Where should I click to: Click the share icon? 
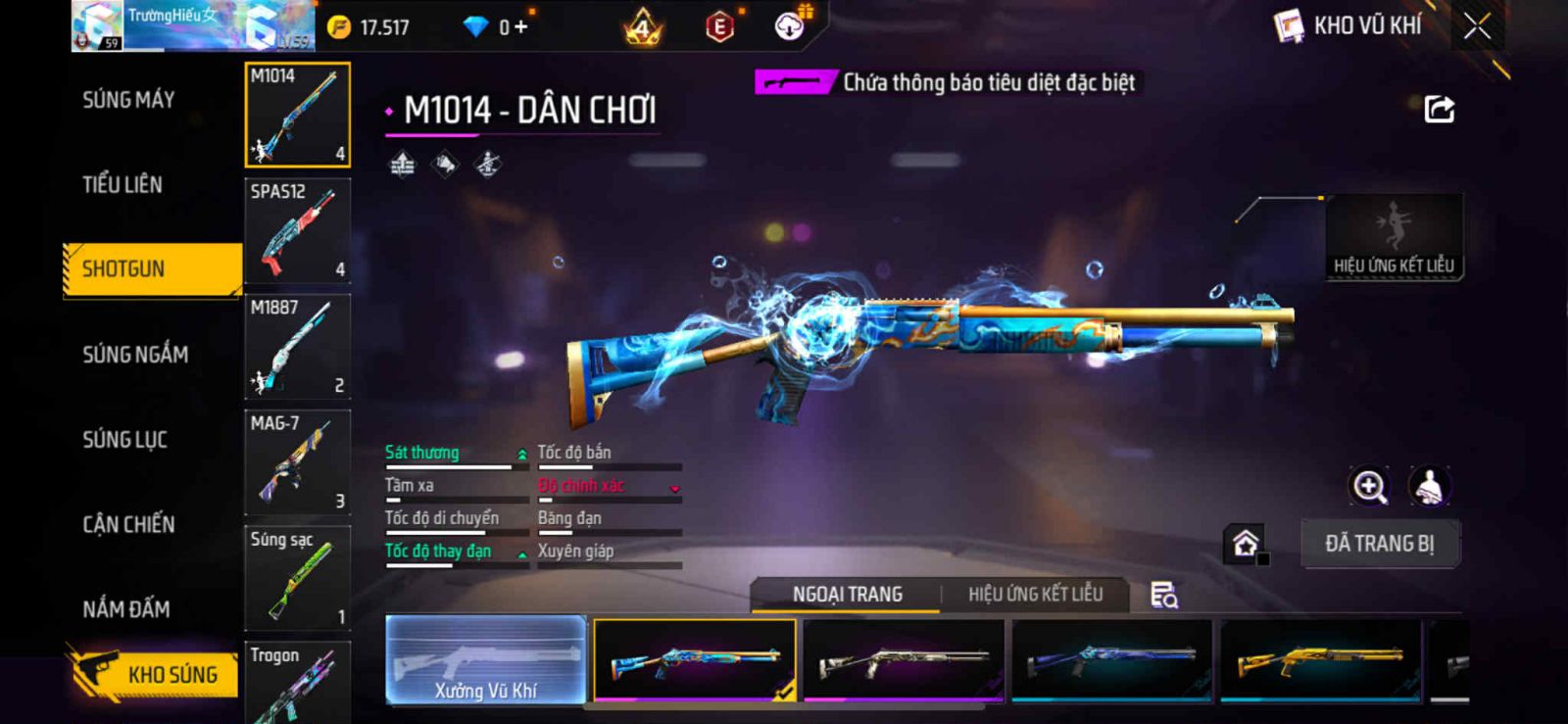click(1439, 109)
